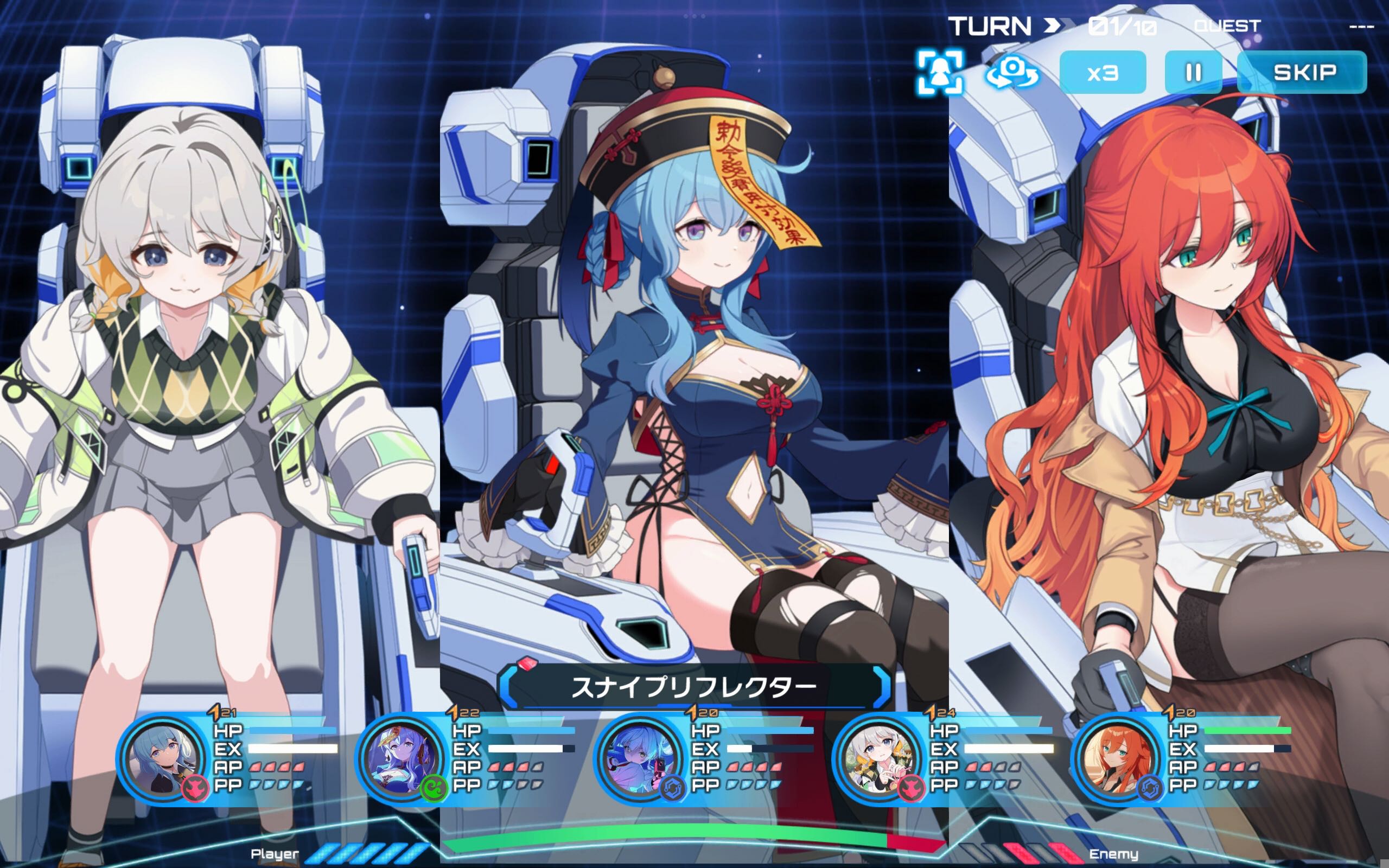The width and height of the screenshot is (1389, 868).
Task: Toggle the character focus frame icon
Action: point(940,72)
